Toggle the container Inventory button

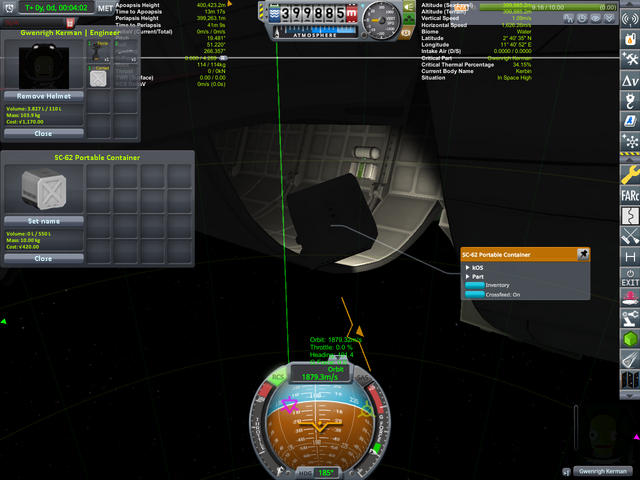475,285
